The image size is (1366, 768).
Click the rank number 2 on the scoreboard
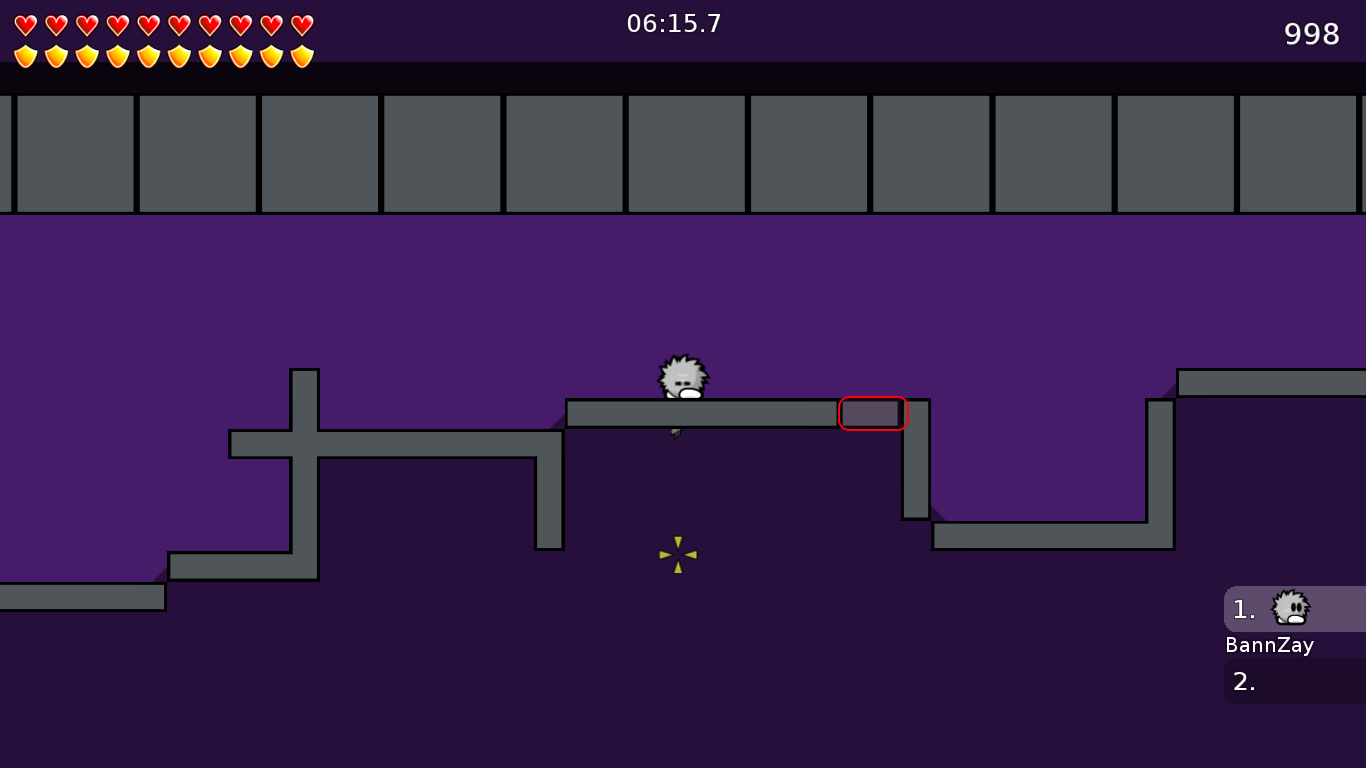[x=1243, y=682]
